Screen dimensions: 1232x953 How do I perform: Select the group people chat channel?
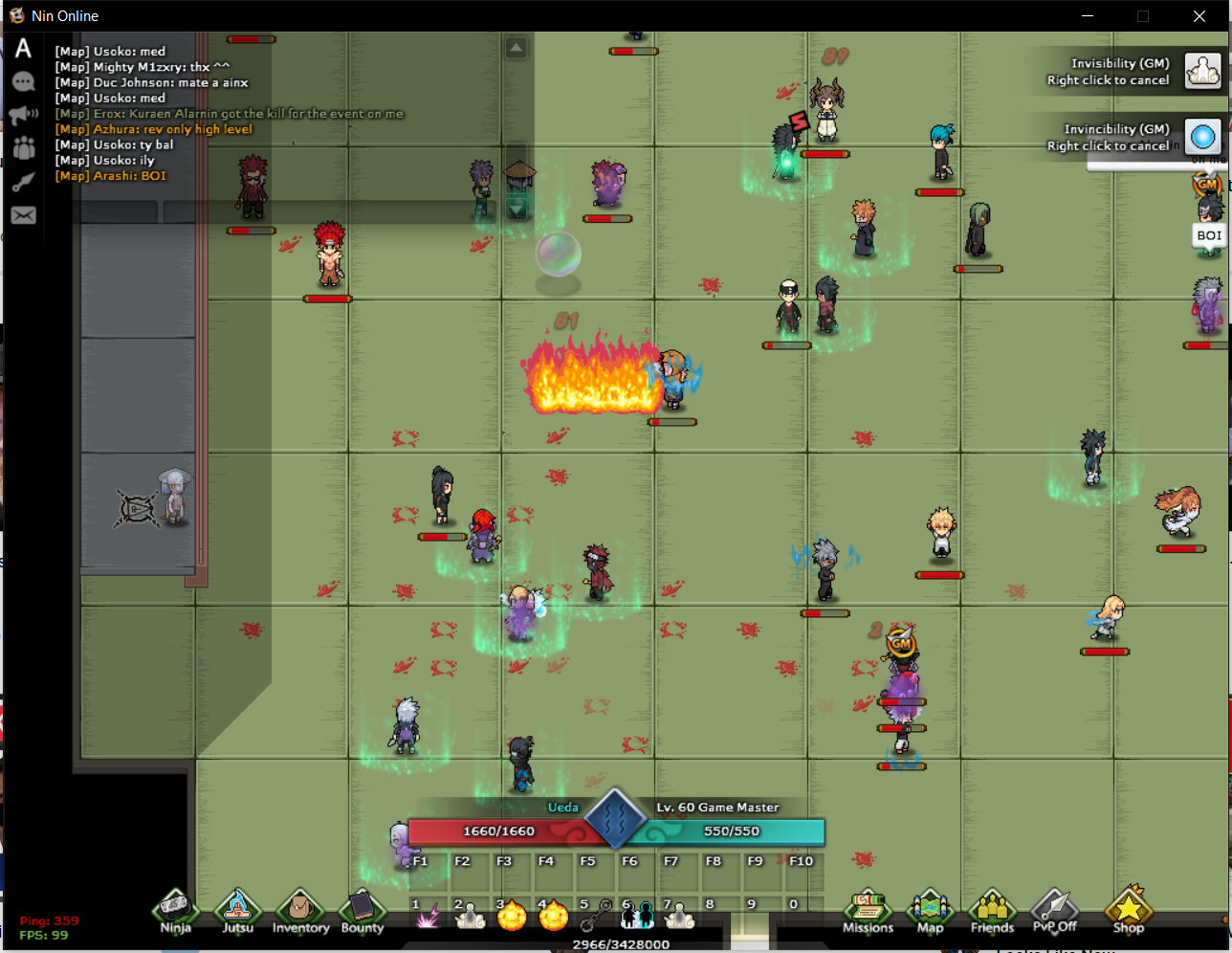point(23,148)
